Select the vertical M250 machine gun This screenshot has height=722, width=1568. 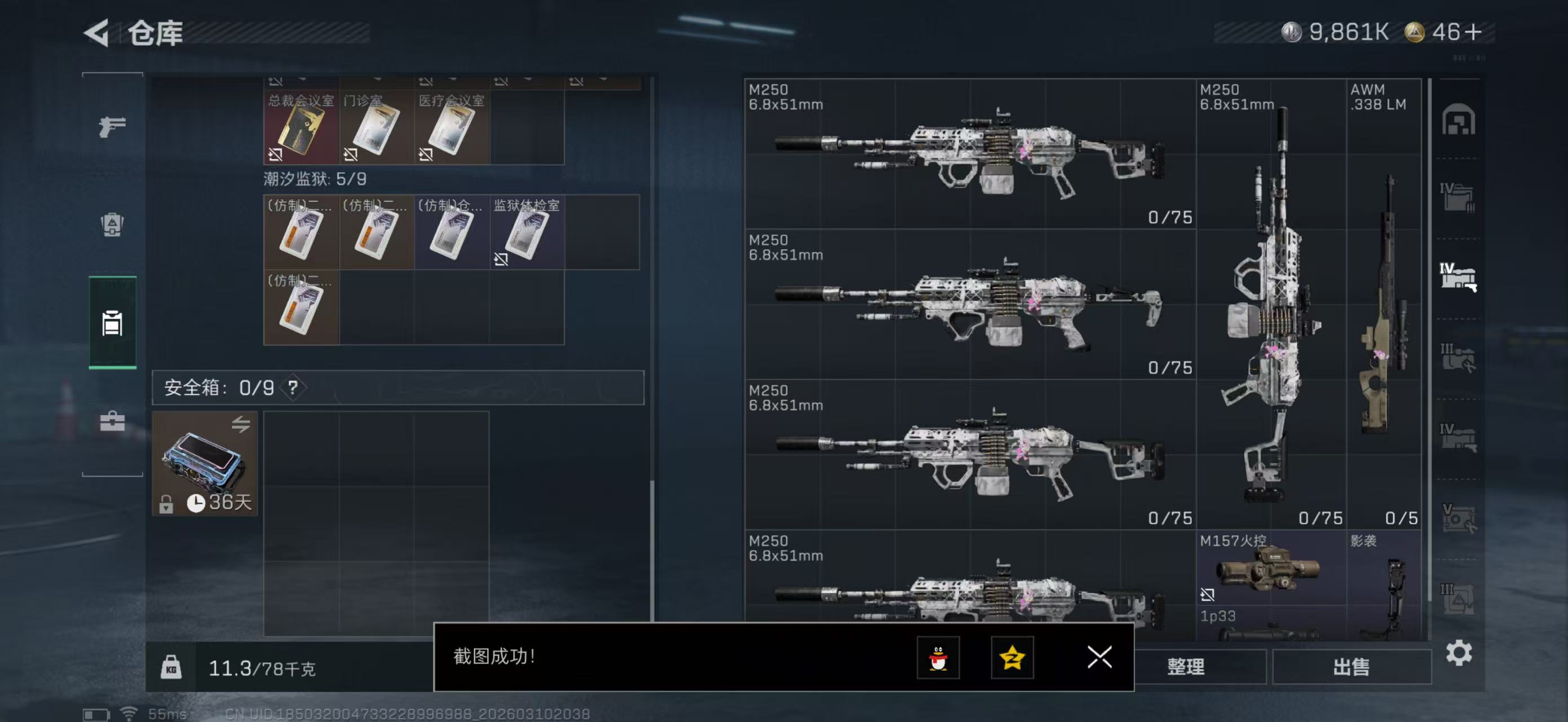tap(1271, 305)
